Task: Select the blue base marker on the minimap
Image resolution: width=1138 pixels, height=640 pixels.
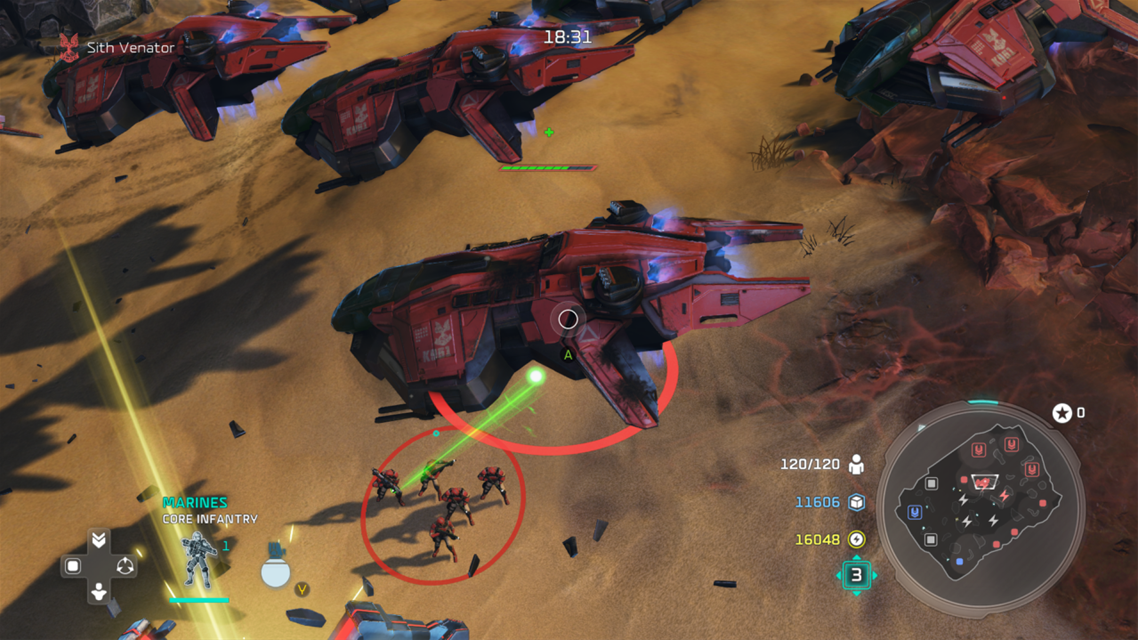Action: [915, 512]
